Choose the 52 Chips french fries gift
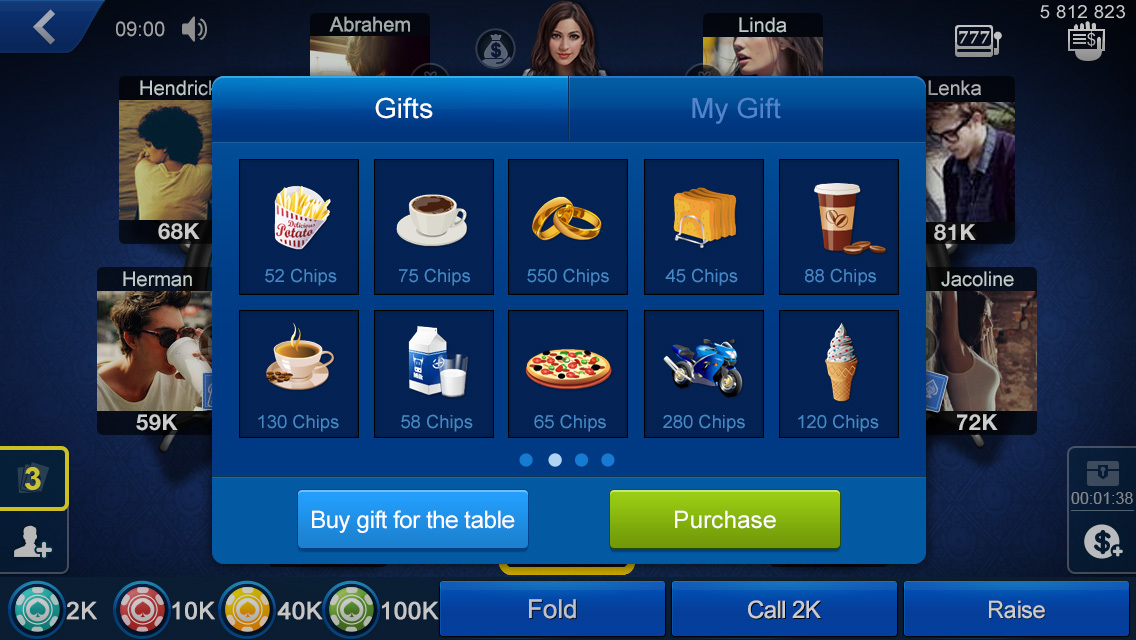 pyautogui.click(x=299, y=227)
